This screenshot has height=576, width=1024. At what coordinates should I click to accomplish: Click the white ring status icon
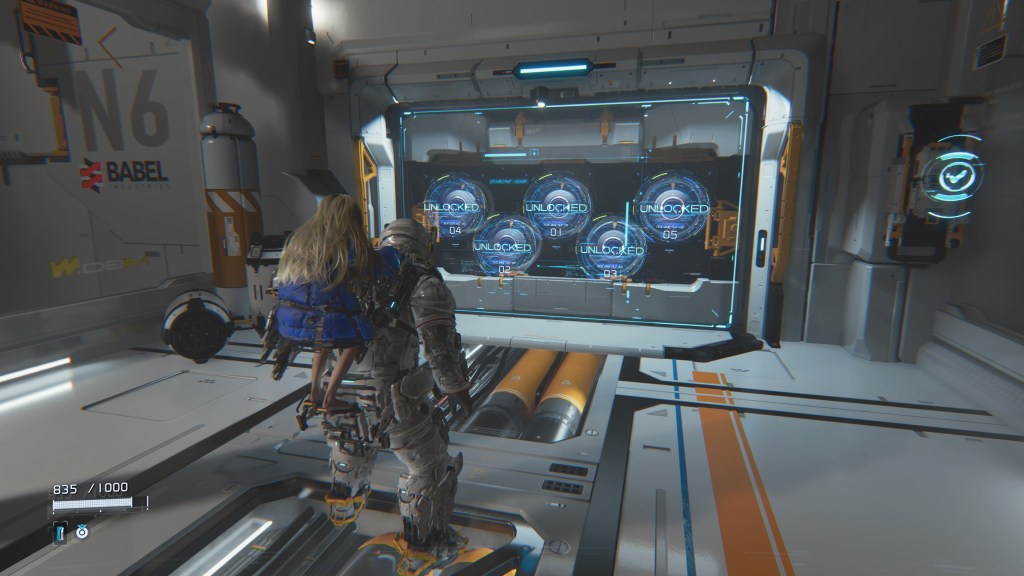pyautogui.click(x=82, y=531)
